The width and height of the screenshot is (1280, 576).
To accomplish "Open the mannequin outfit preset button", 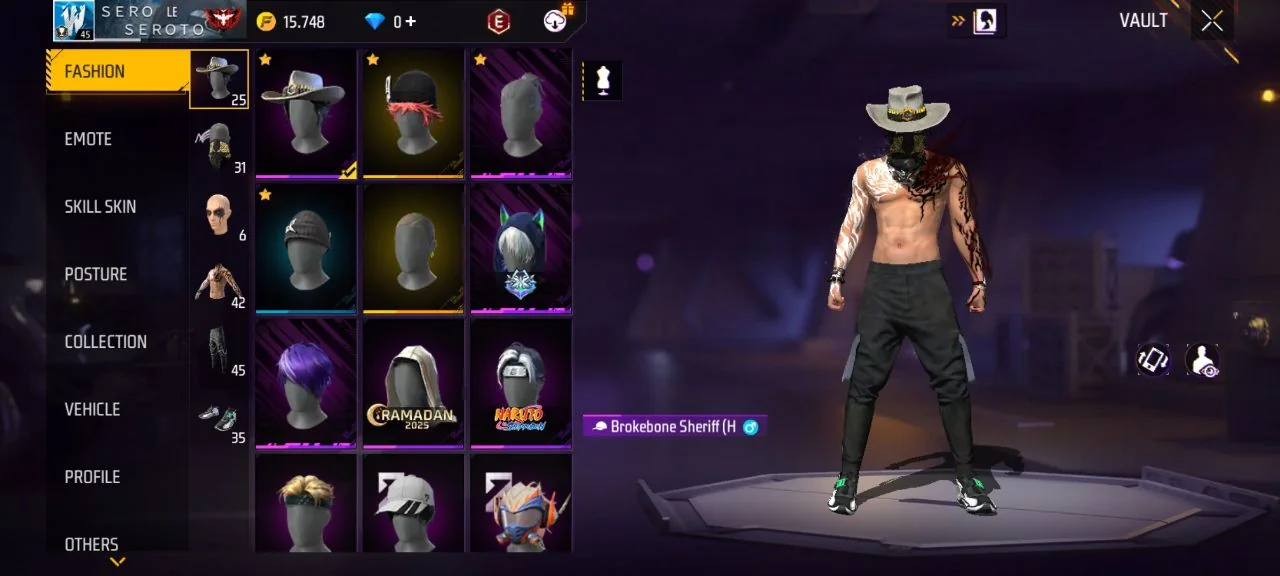I will [602, 81].
